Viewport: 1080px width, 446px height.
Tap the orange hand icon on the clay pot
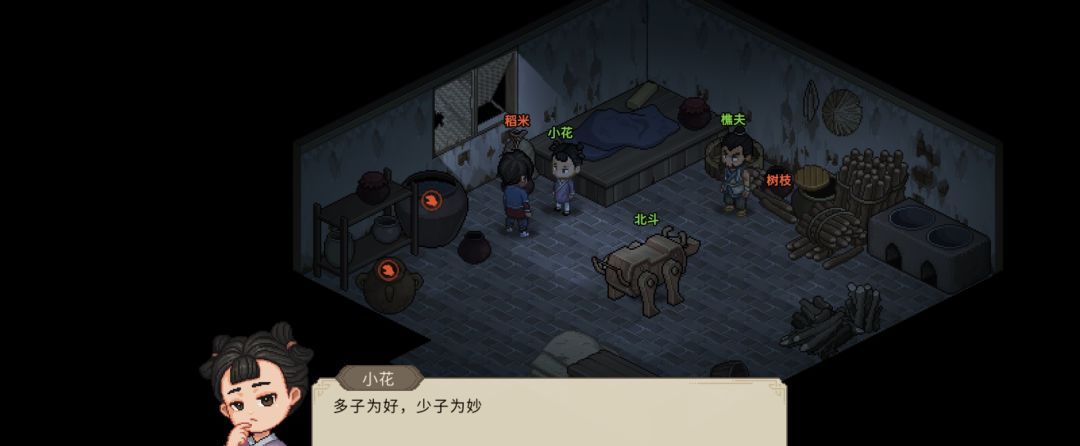point(389,269)
